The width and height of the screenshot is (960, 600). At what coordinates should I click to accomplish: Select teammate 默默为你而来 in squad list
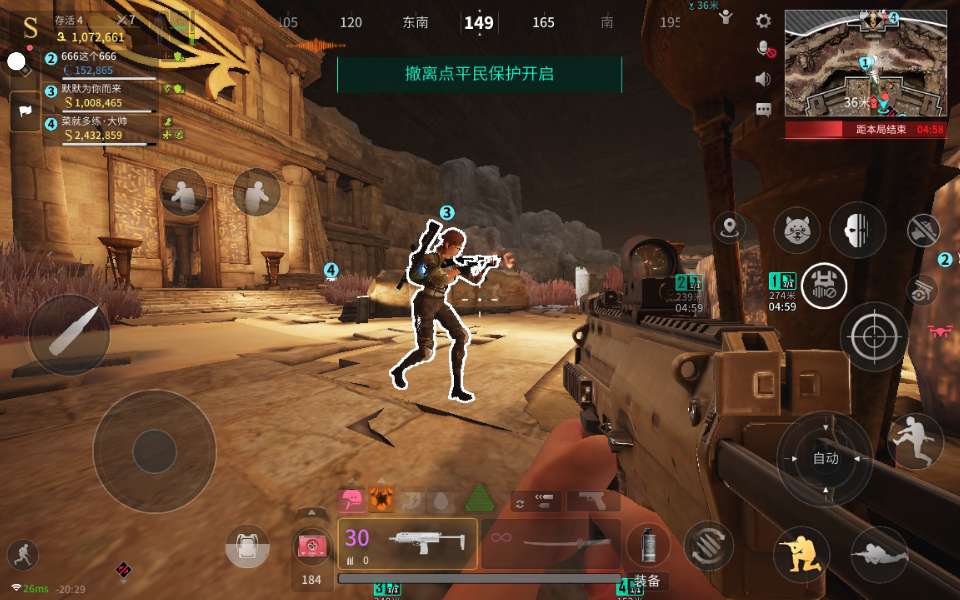click(100, 97)
